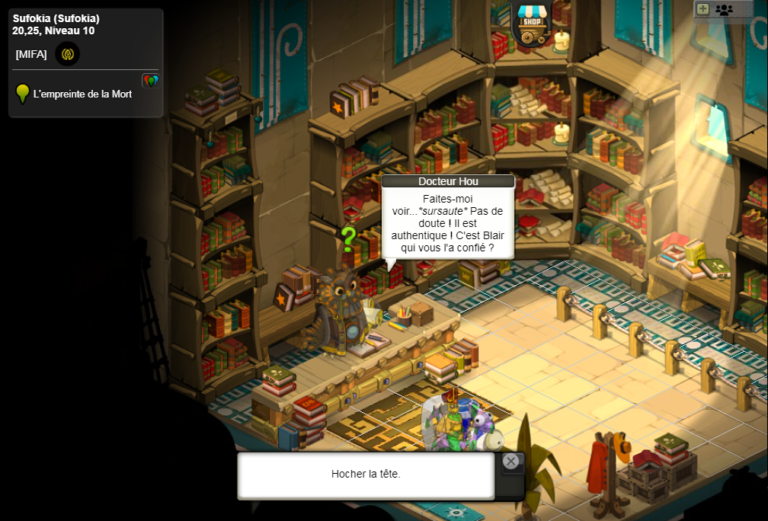Close the dialogue with the X button
Image resolution: width=768 pixels, height=521 pixels.
click(x=511, y=461)
